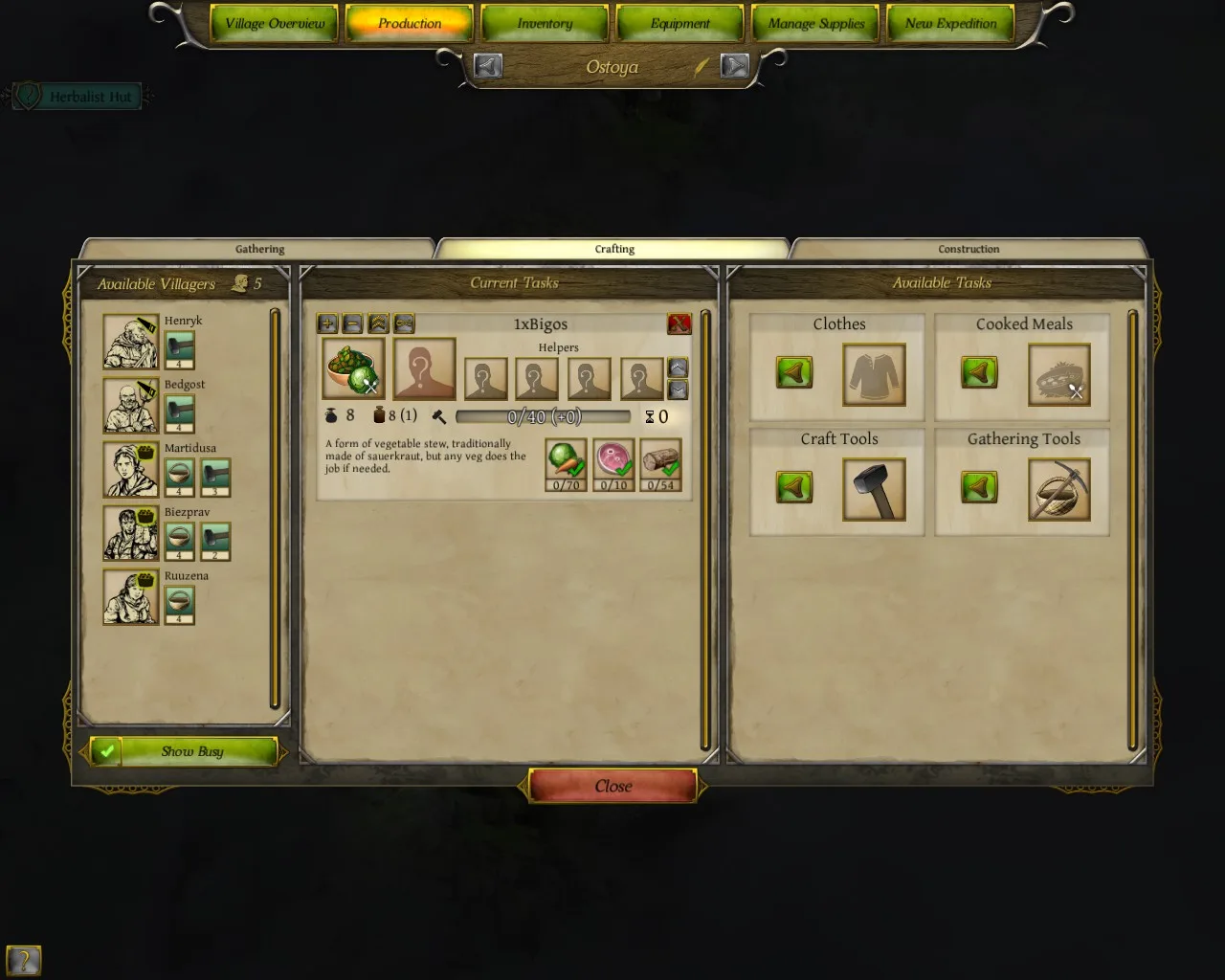Open the Gathering Tools pickaxe icon

click(1058, 489)
